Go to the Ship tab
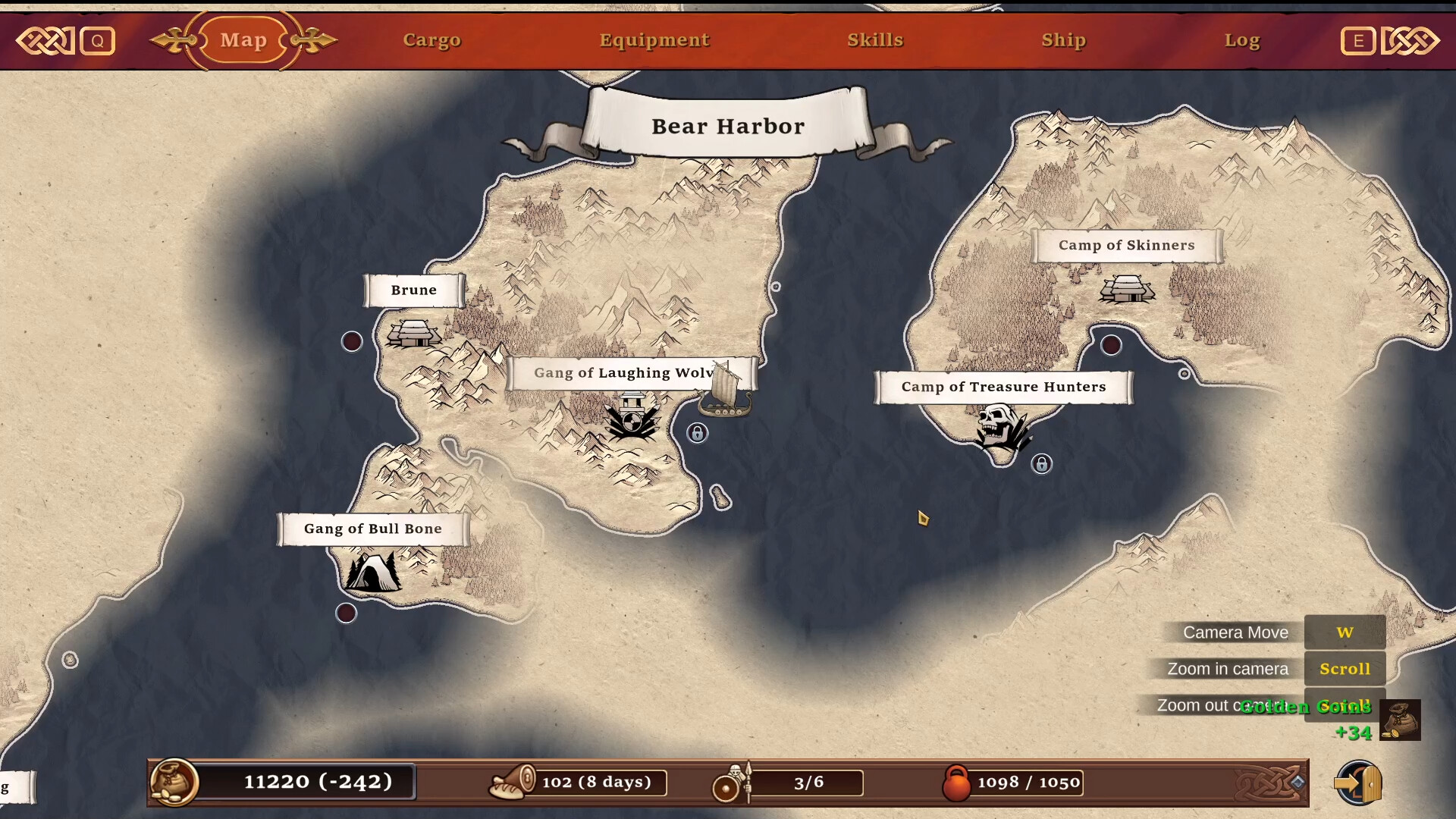 point(1063,40)
